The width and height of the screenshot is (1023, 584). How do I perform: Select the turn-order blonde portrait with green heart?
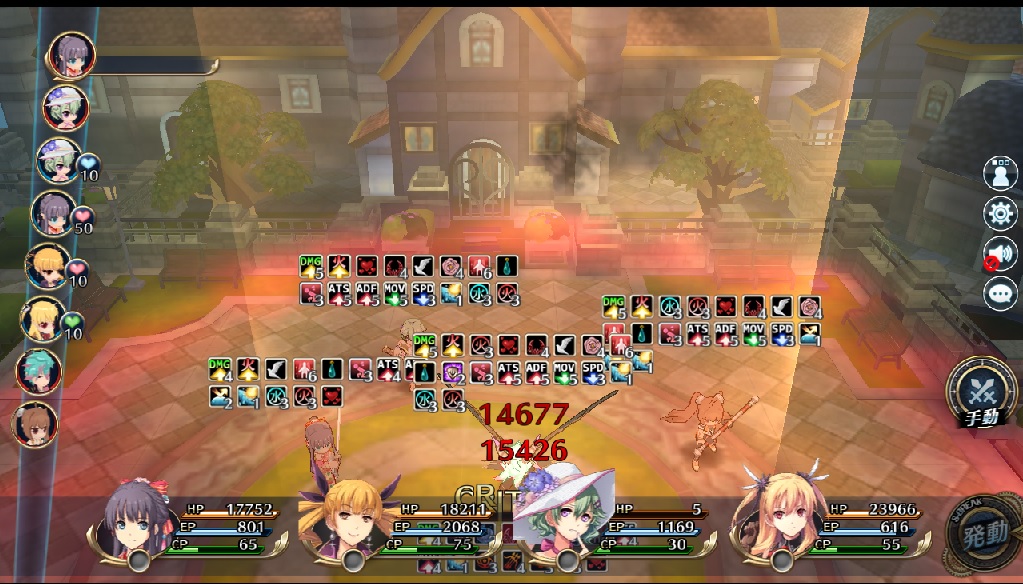tap(44, 320)
